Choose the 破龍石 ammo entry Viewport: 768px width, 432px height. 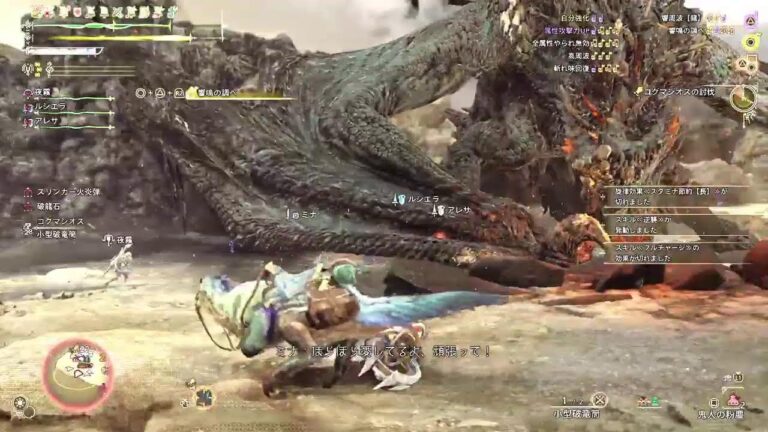[47, 206]
